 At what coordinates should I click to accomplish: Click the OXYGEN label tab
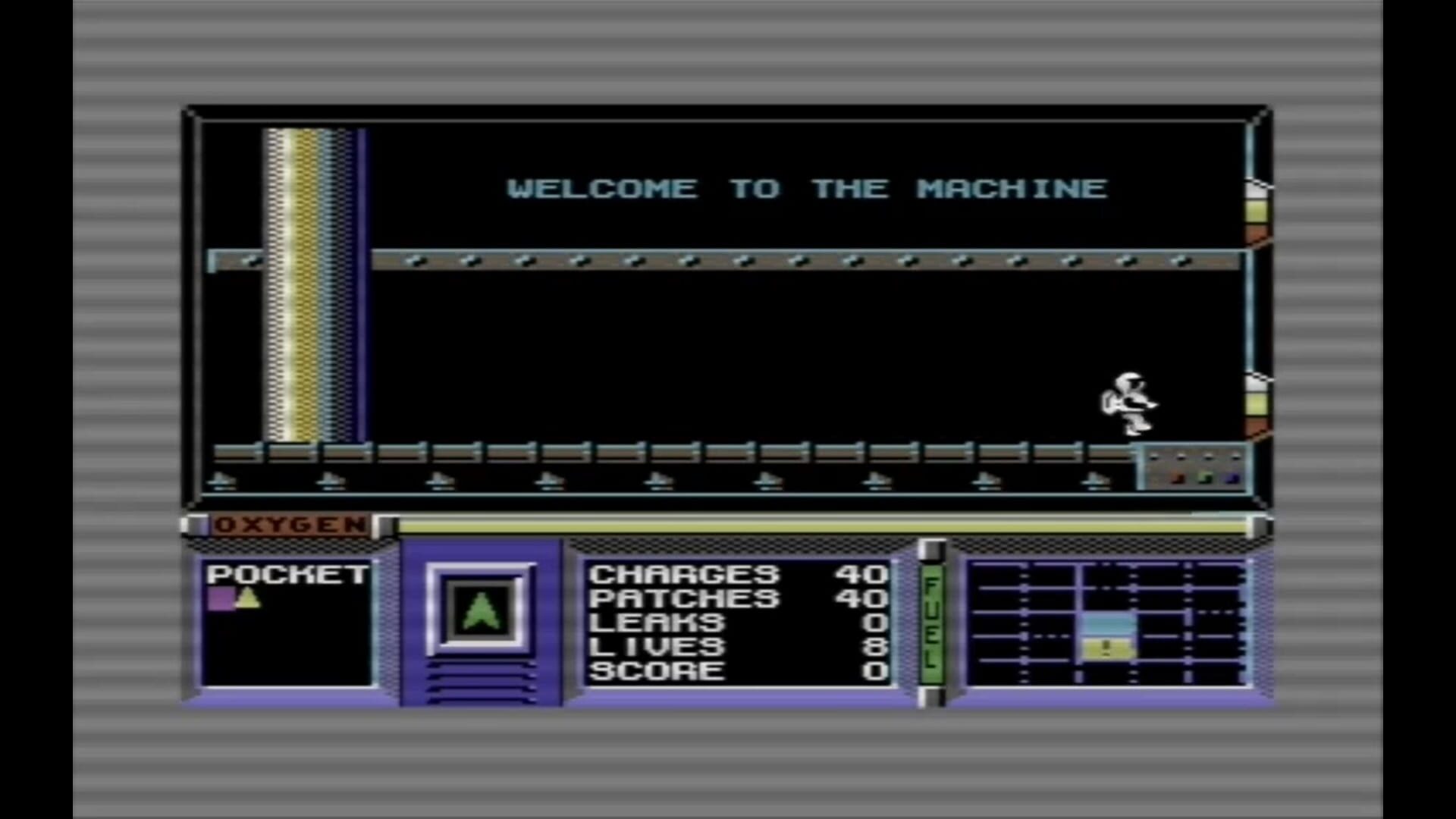[288, 525]
